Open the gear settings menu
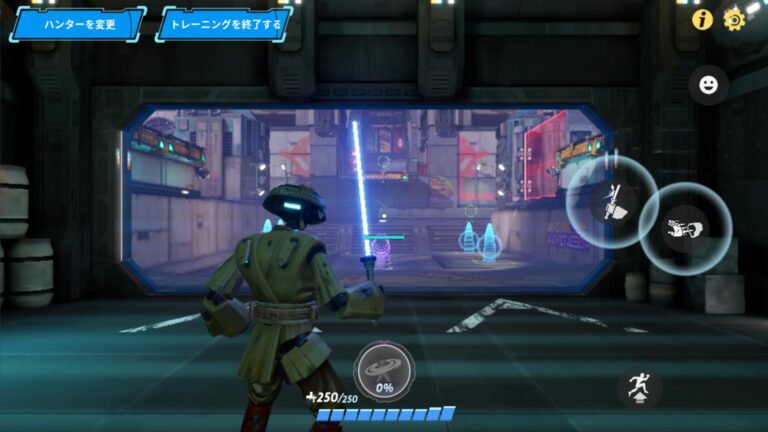The width and height of the screenshot is (768, 432). [735, 19]
